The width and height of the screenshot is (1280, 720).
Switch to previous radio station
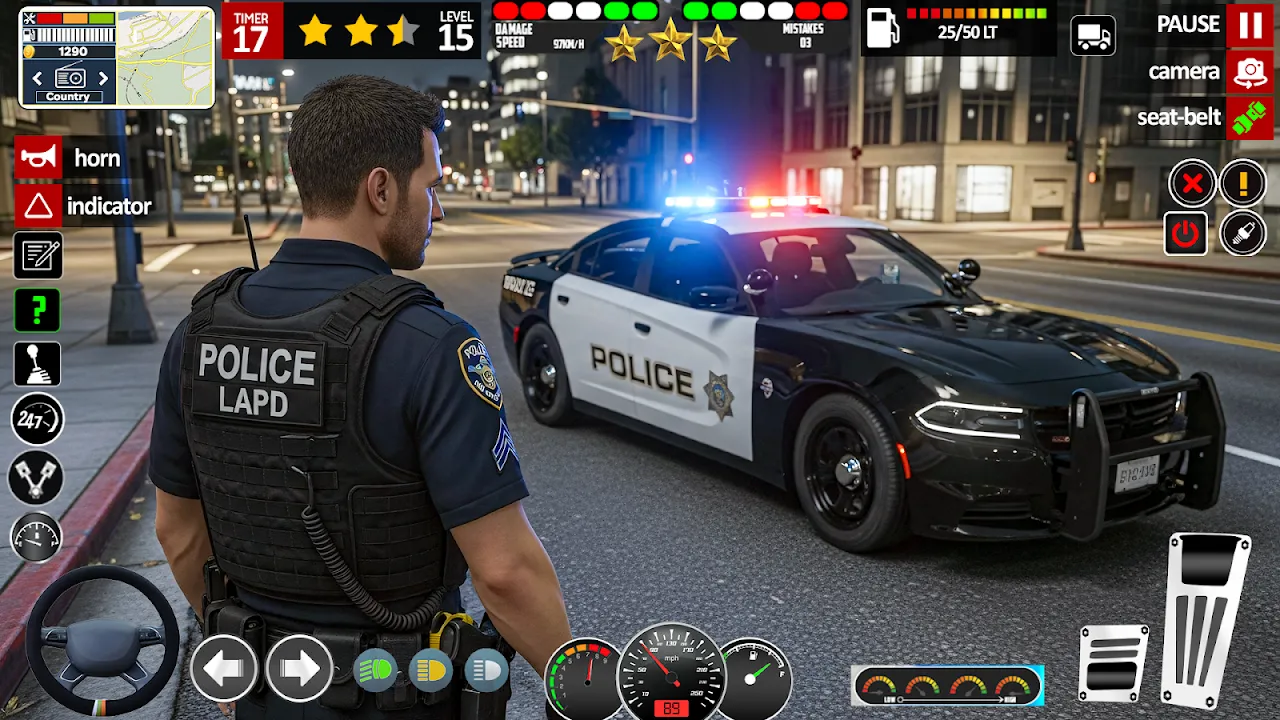click(37, 78)
